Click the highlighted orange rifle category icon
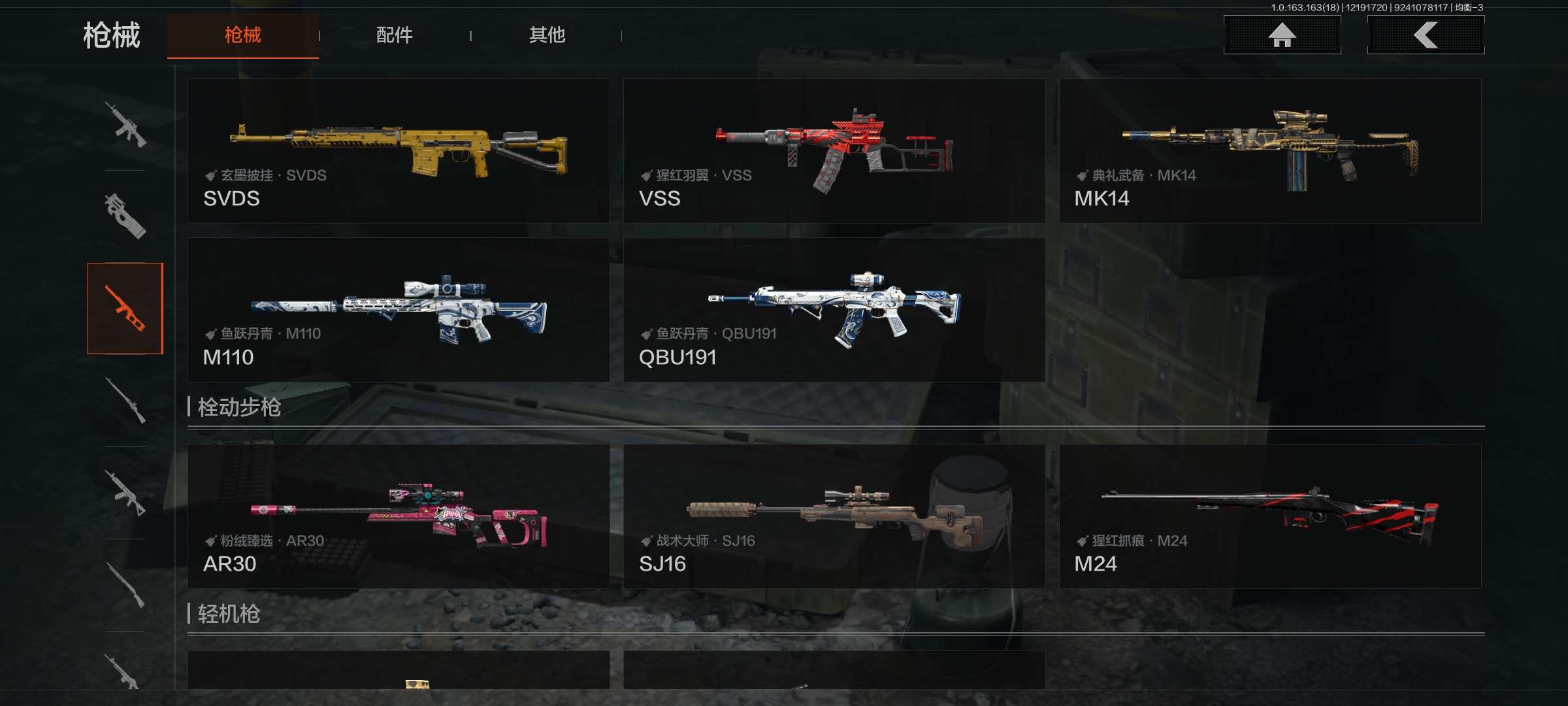 pos(125,309)
